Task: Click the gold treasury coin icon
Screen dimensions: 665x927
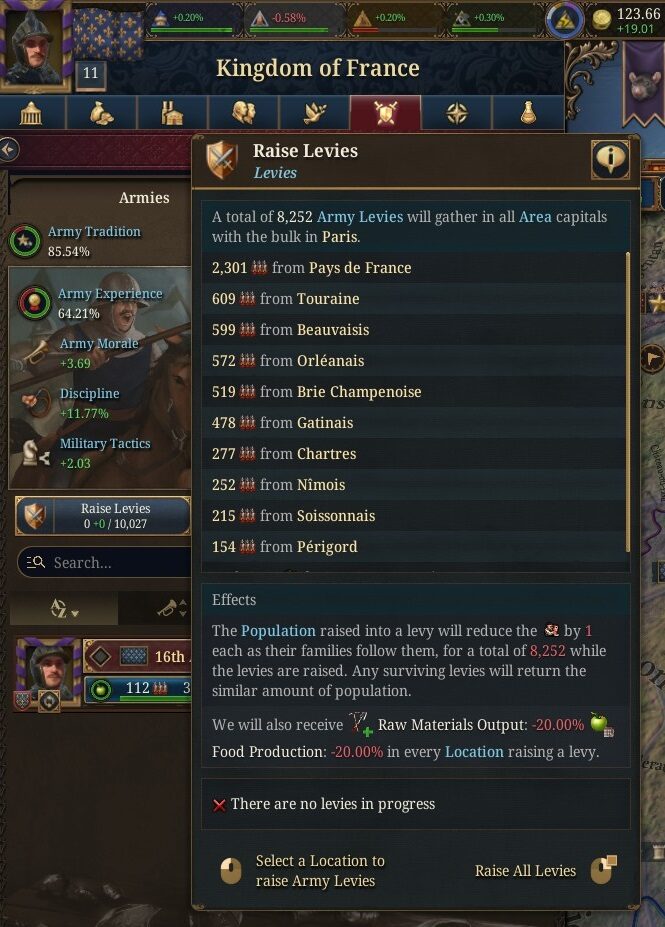Action: [602, 18]
